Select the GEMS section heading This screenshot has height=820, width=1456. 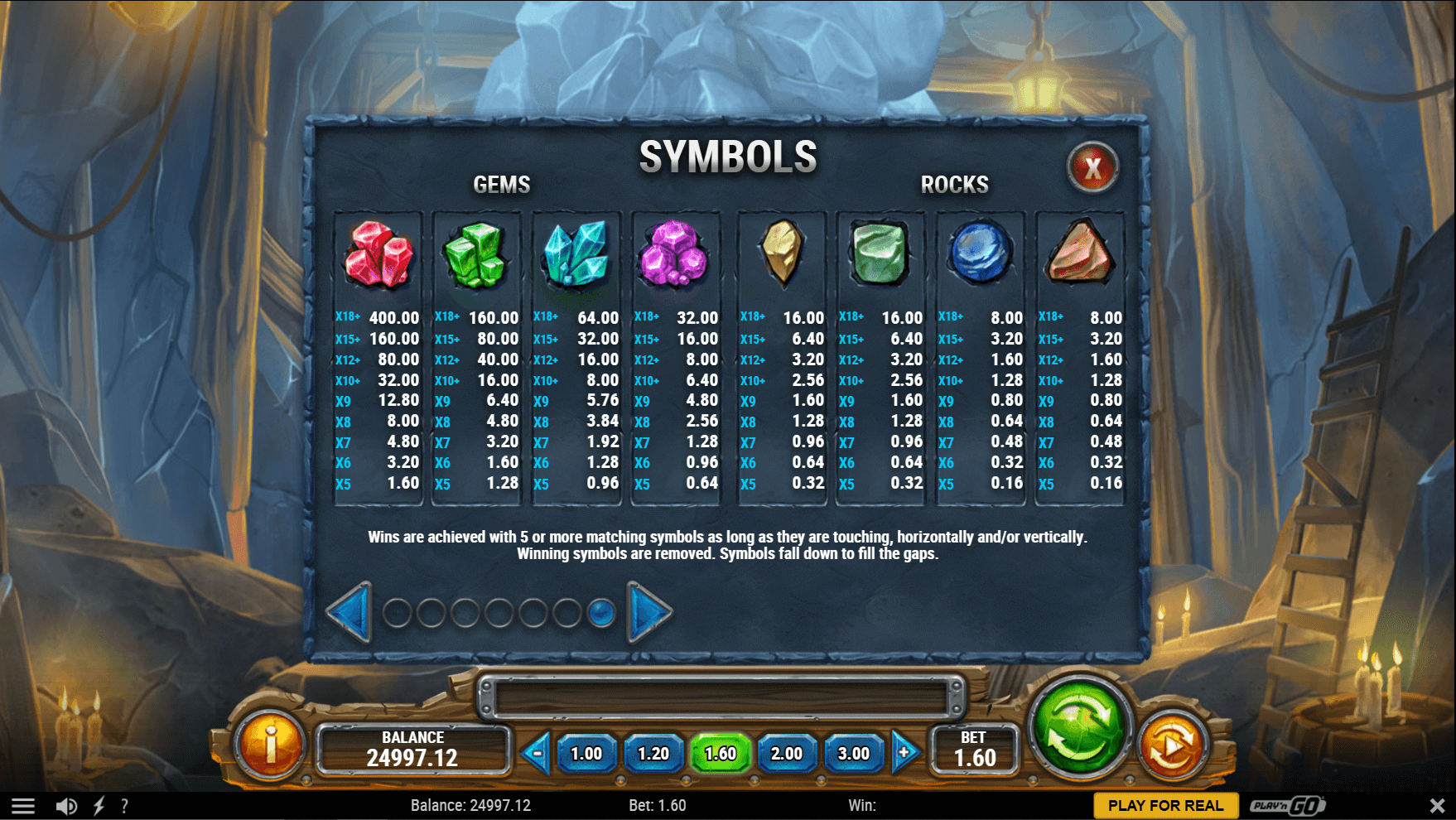point(501,185)
